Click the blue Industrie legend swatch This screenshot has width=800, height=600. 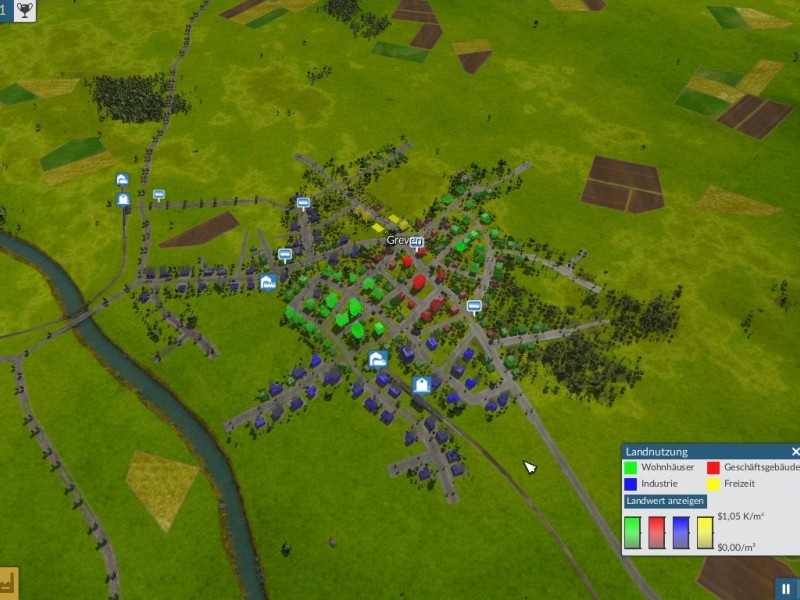pyautogui.click(x=630, y=483)
